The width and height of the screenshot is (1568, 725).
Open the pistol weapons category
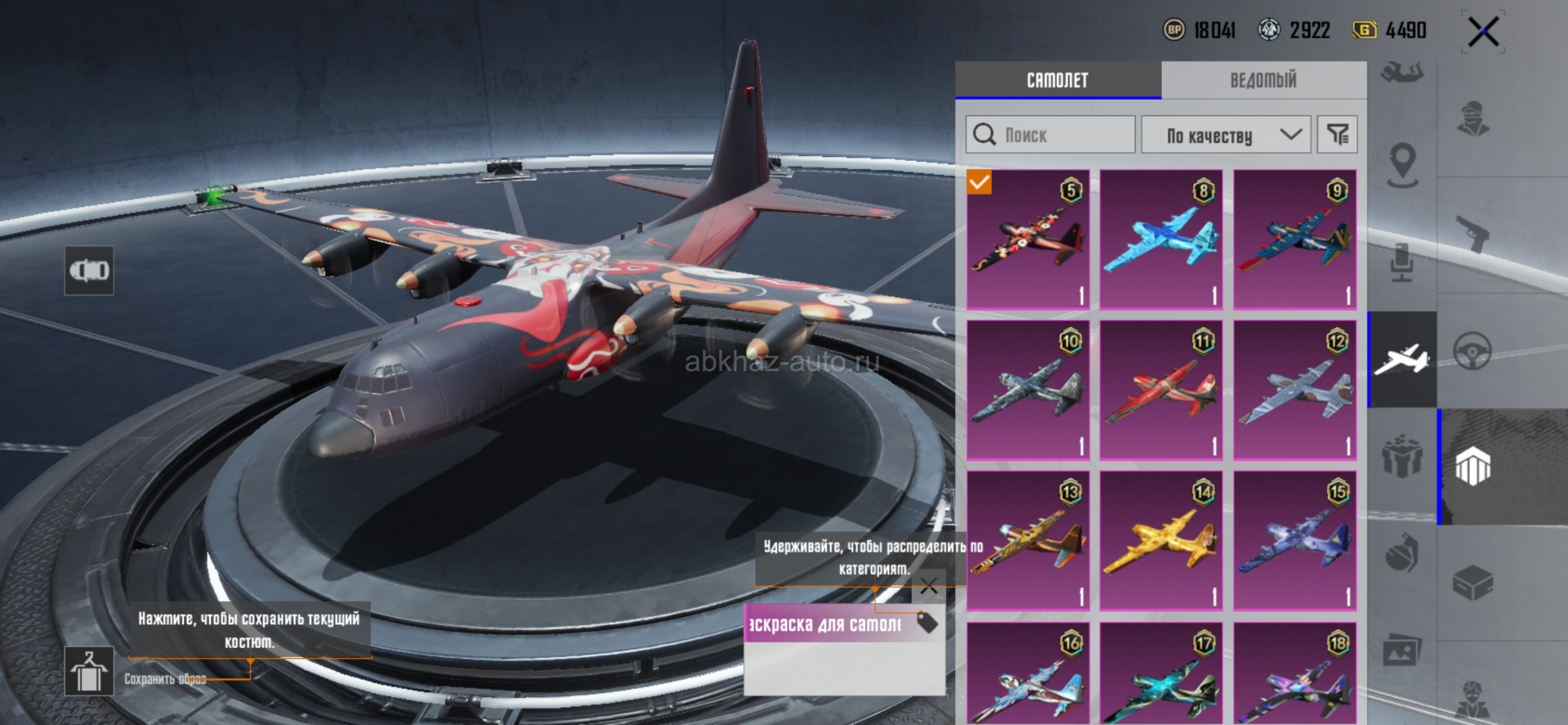[x=1473, y=234]
